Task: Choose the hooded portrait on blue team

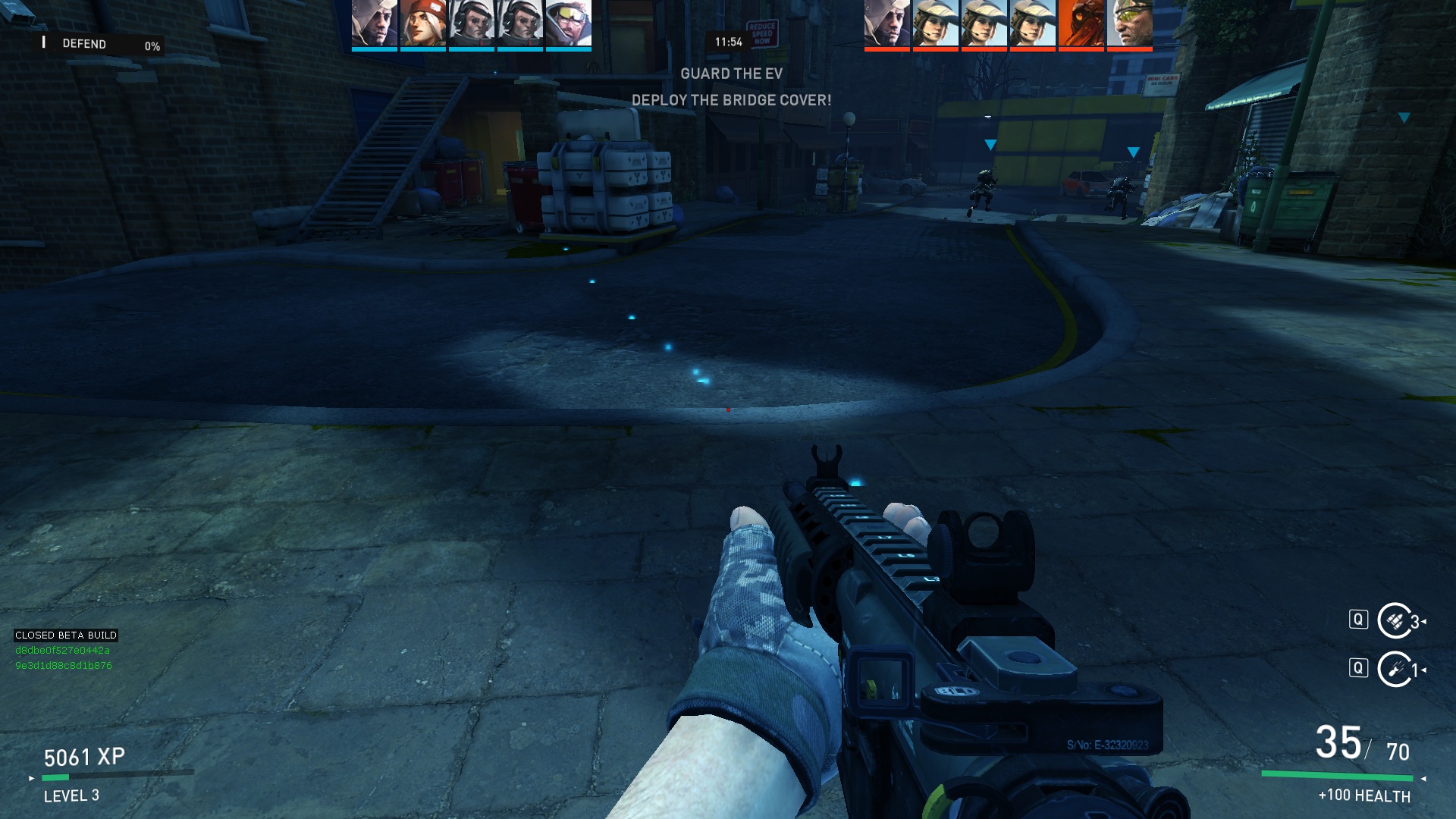Action: pos(375,24)
